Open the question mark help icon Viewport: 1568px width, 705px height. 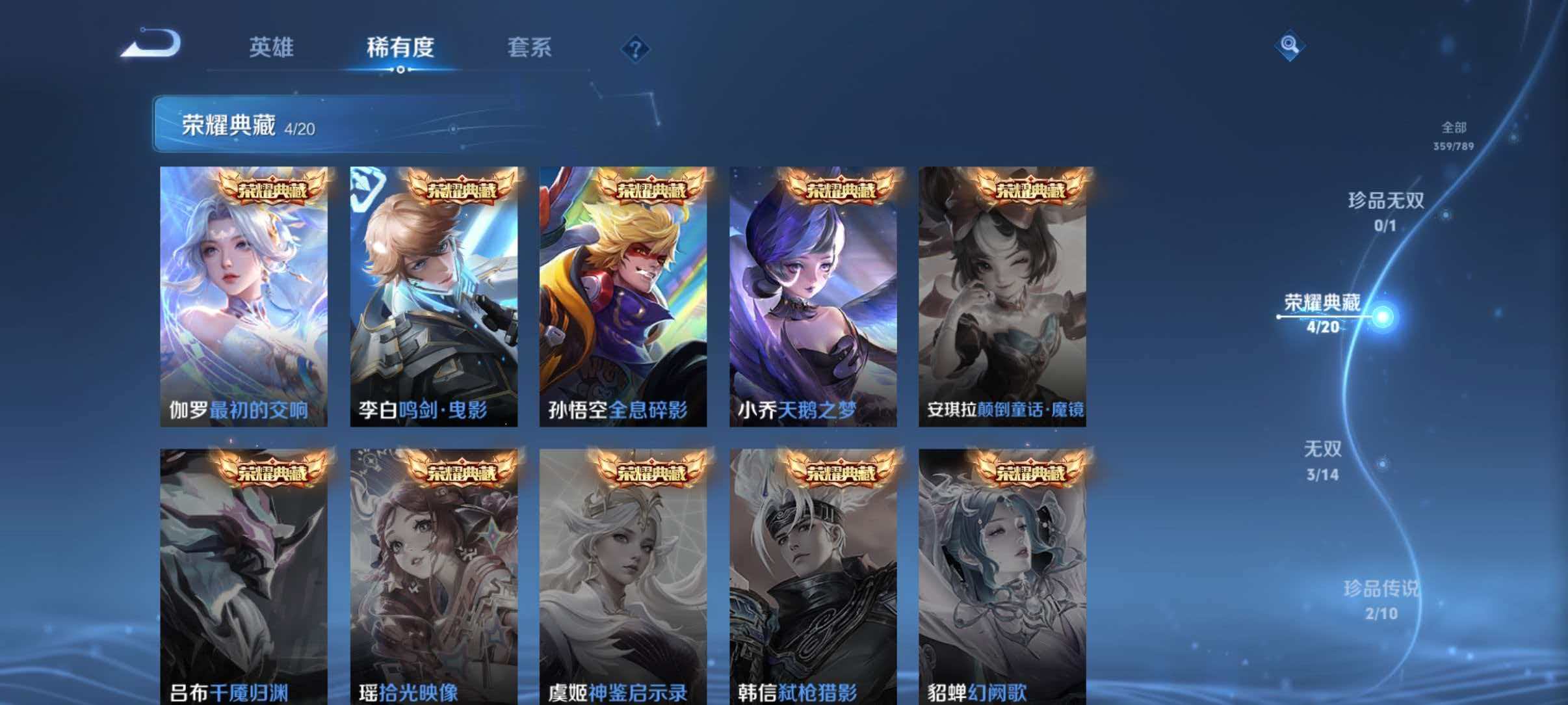click(638, 49)
